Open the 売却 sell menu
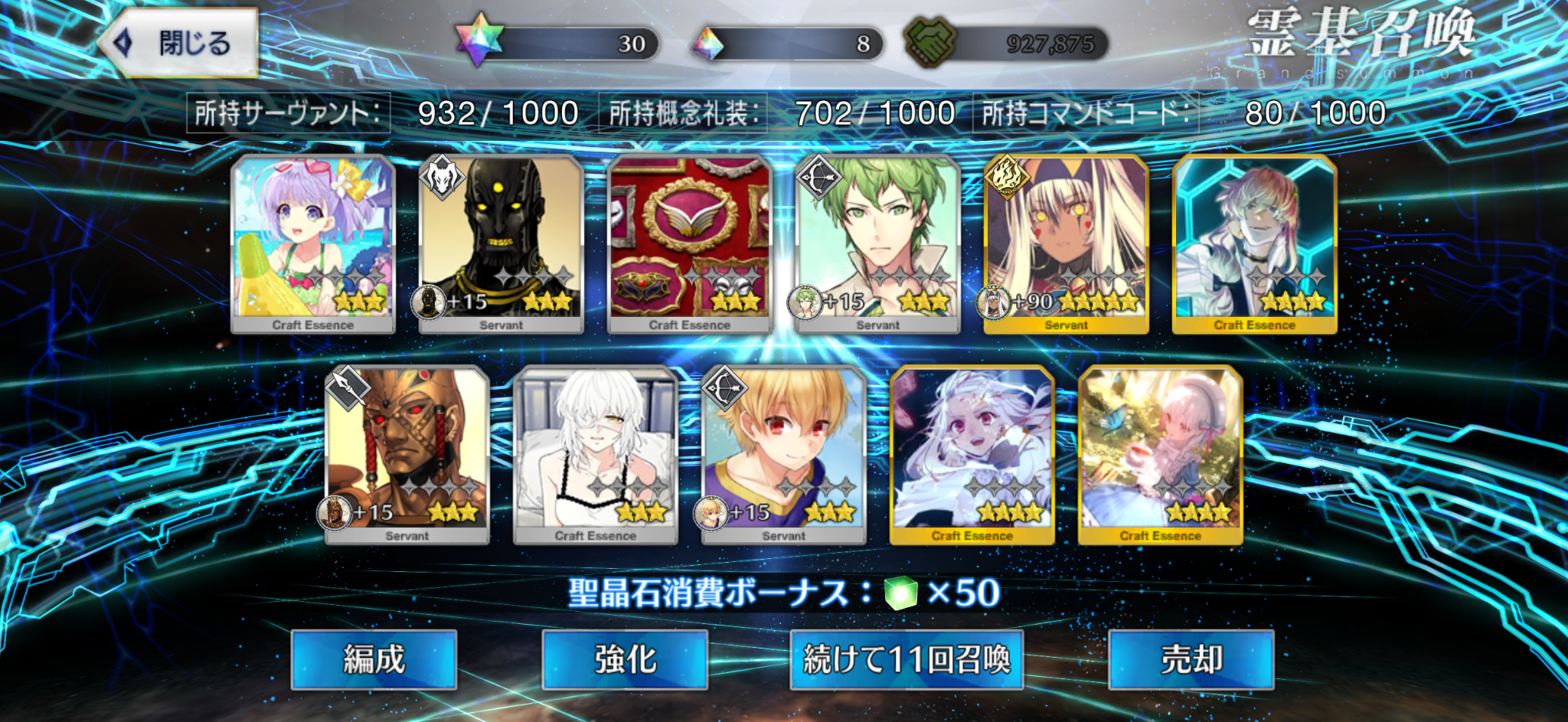 click(x=1191, y=659)
